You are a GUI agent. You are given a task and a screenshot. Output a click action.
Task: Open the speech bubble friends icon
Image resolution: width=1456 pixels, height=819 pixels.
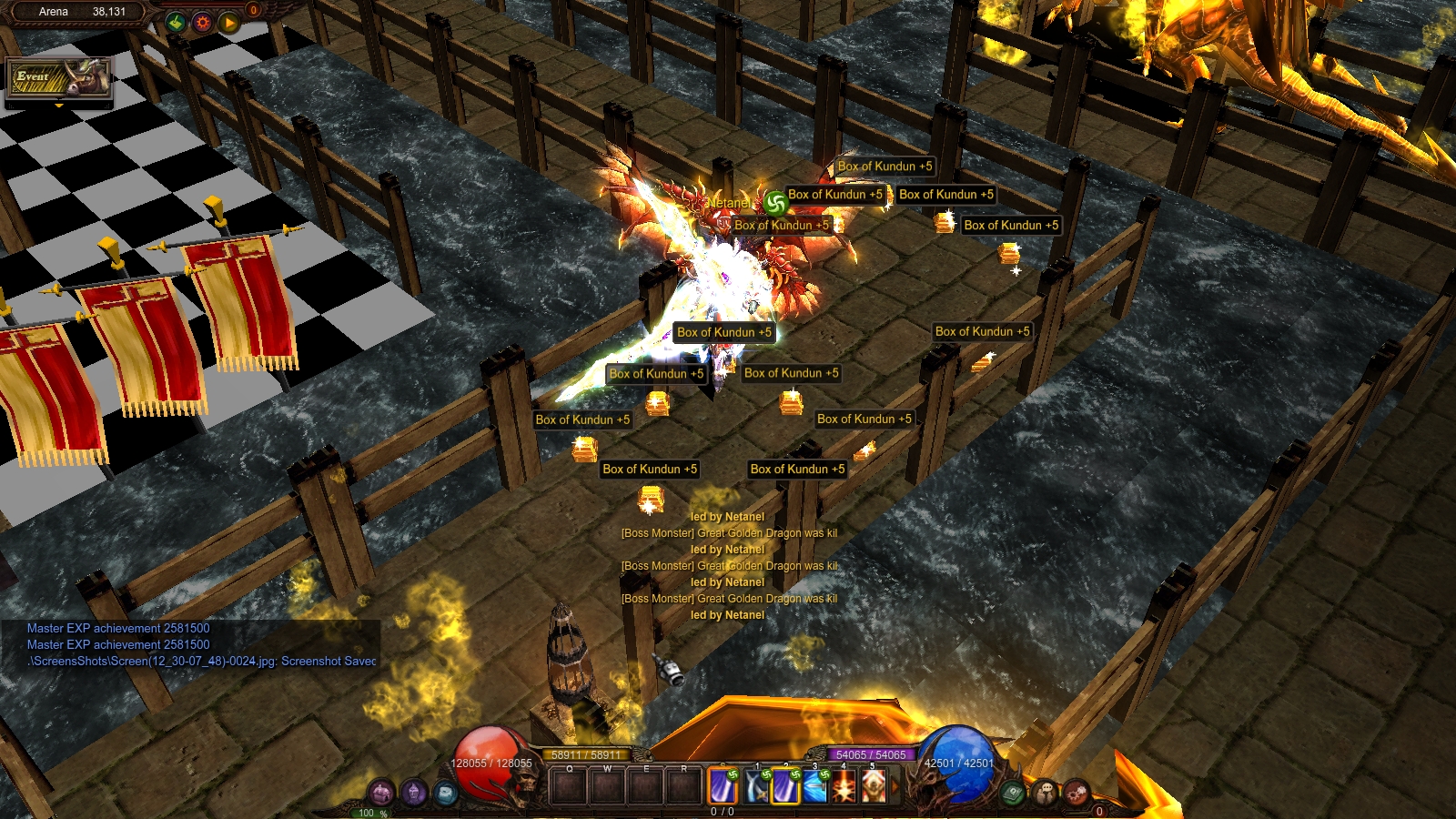point(1046,792)
